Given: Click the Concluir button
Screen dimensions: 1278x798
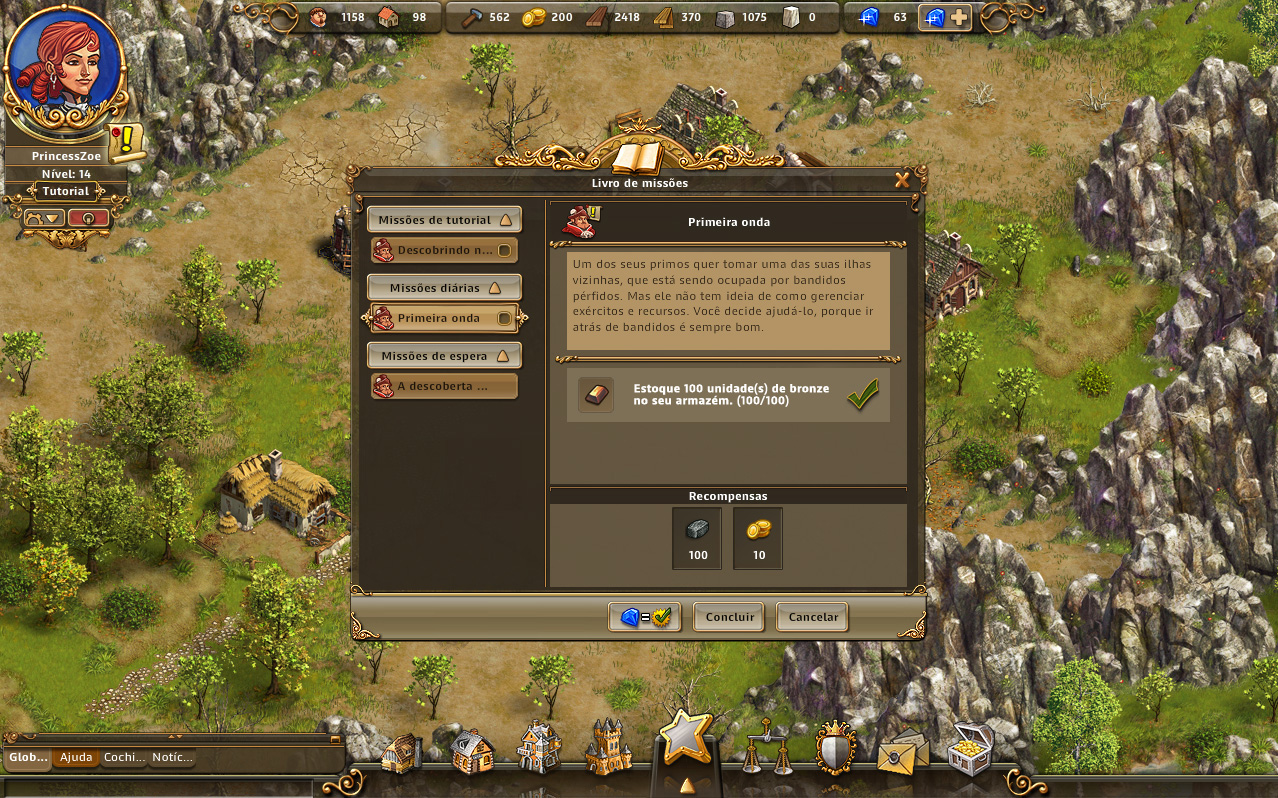Looking at the screenshot, I should 729,617.
